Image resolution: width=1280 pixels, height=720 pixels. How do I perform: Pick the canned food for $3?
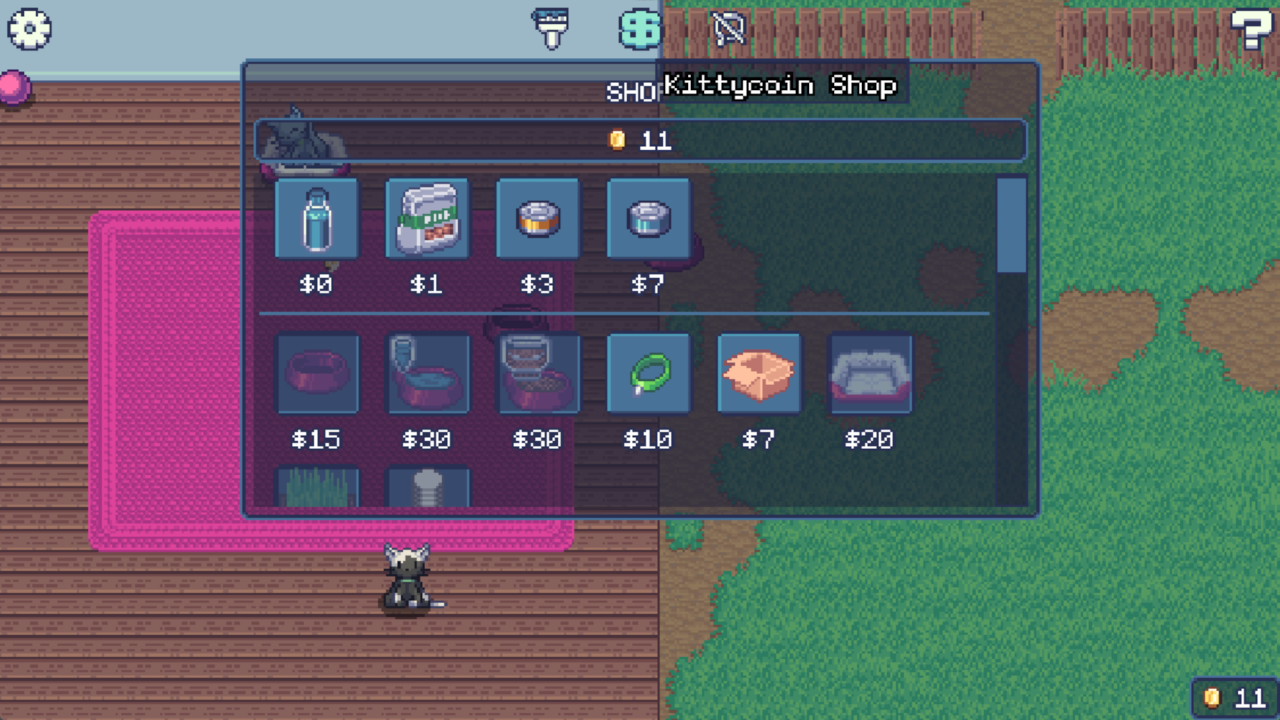[537, 218]
